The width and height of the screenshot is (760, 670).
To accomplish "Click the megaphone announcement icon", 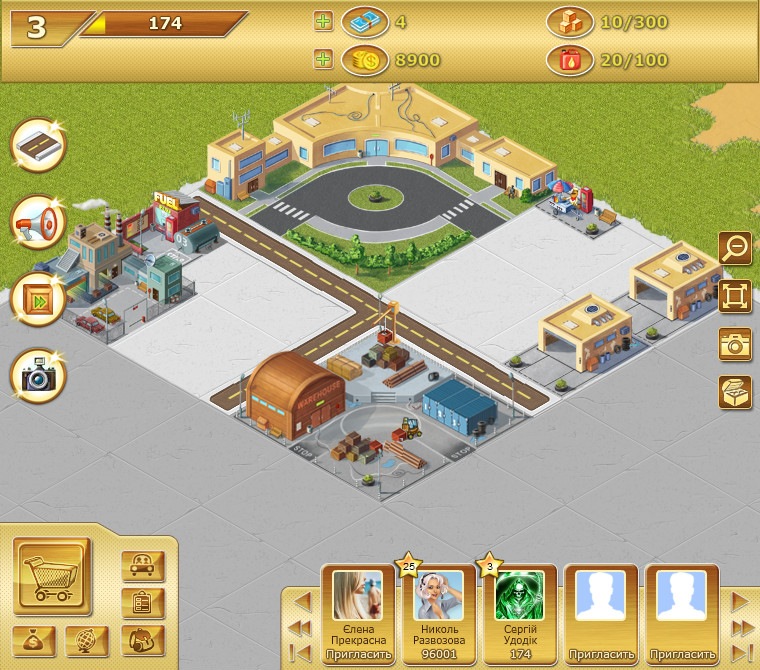I will coord(38,222).
